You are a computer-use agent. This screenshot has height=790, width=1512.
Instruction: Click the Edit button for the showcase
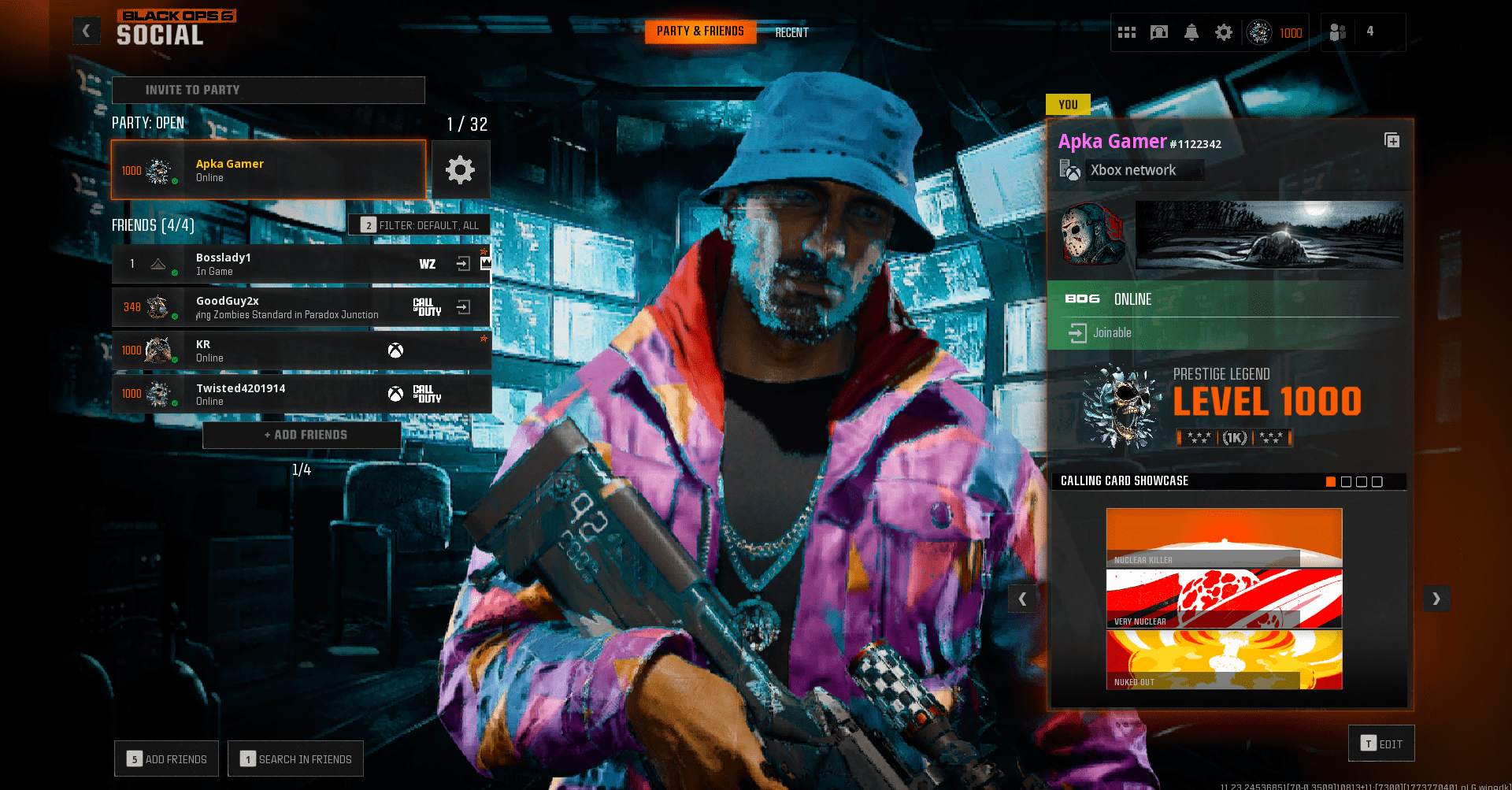[1380, 743]
